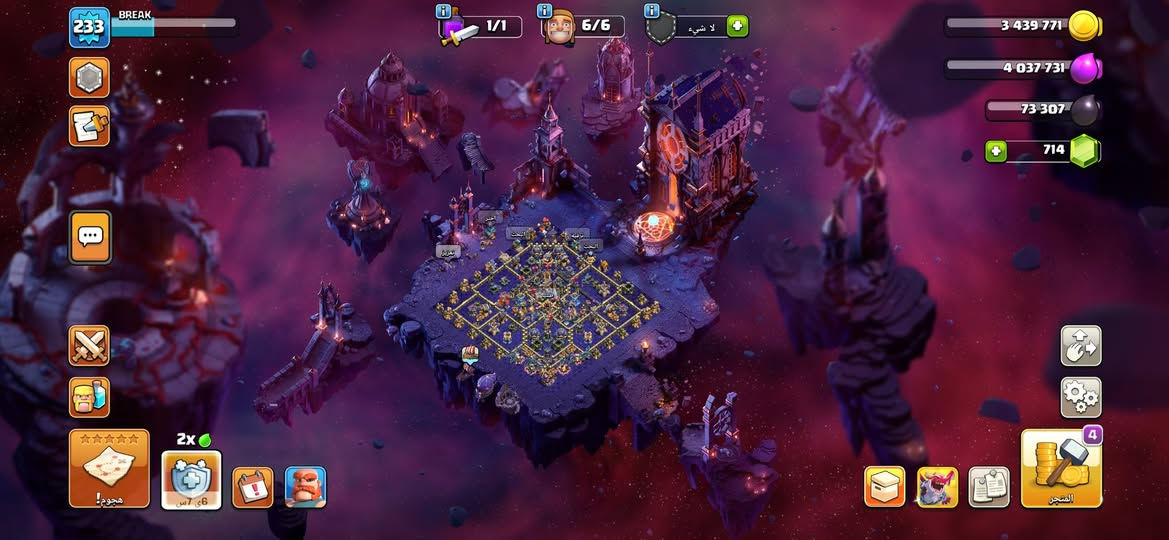Open the gear Settings button
Image resolution: width=1169 pixels, height=540 pixels.
[1080, 397]
